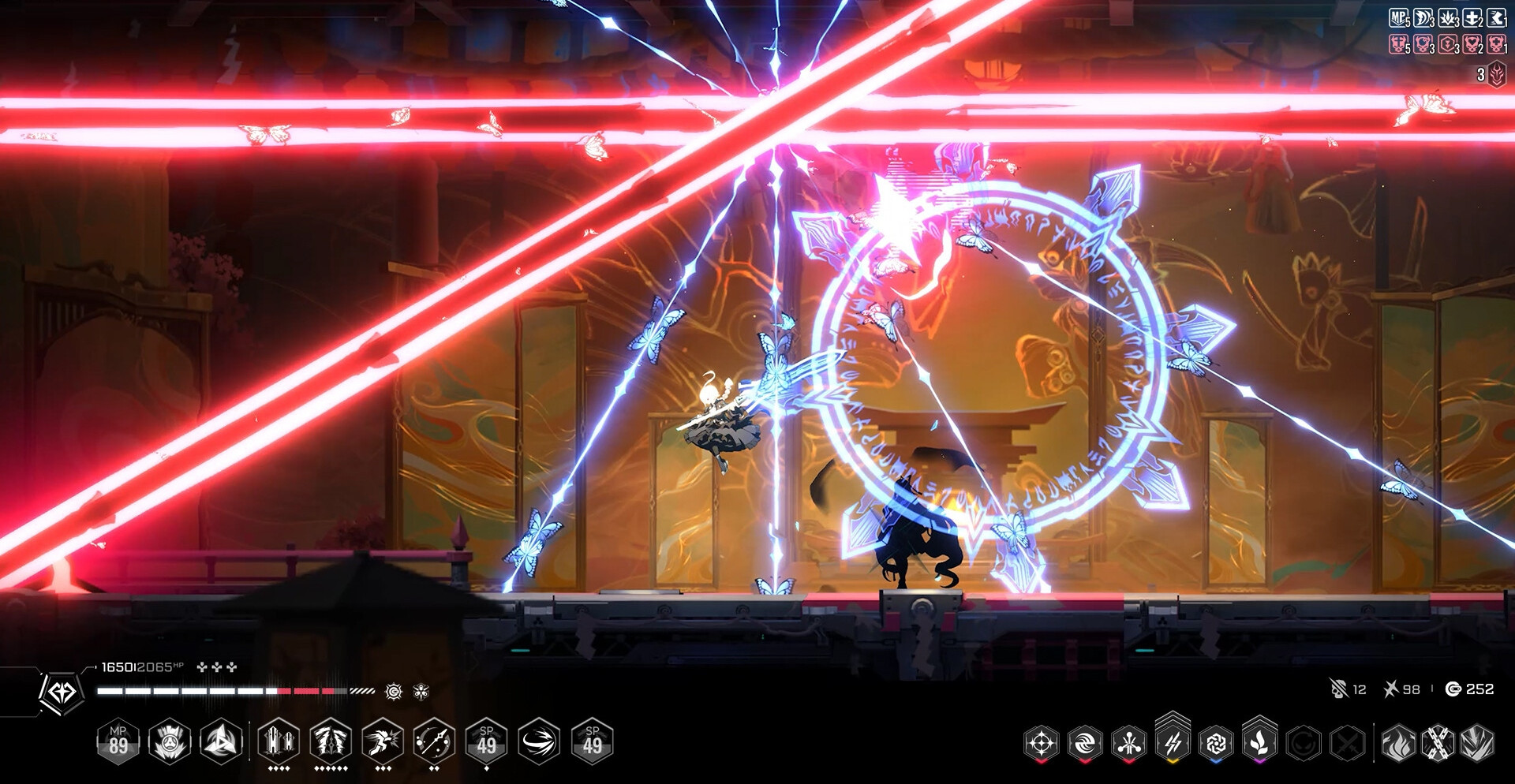Select the leaf flame relic icon
Screen dimensions: 1515x784
click(x=1259, y=743)
